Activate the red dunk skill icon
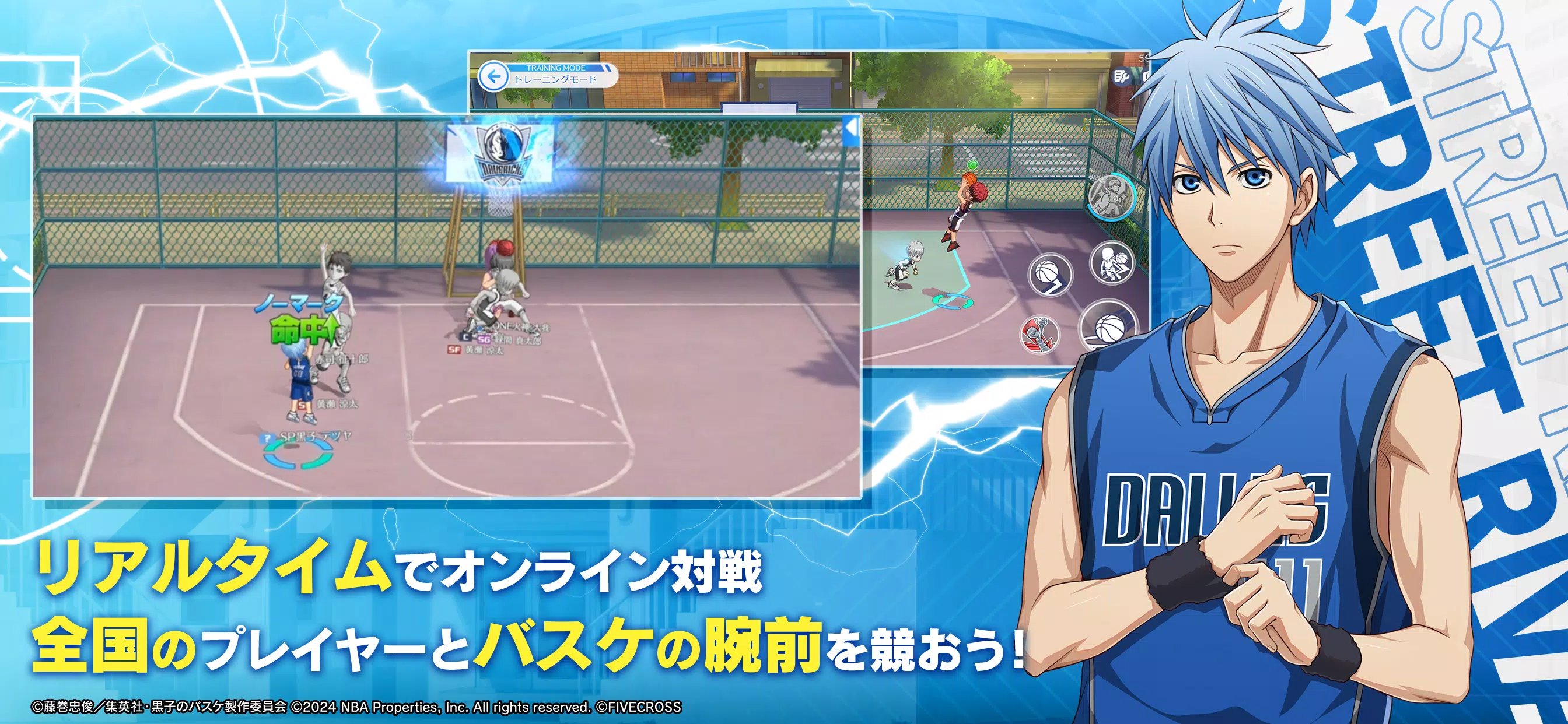 [1039, 335]
